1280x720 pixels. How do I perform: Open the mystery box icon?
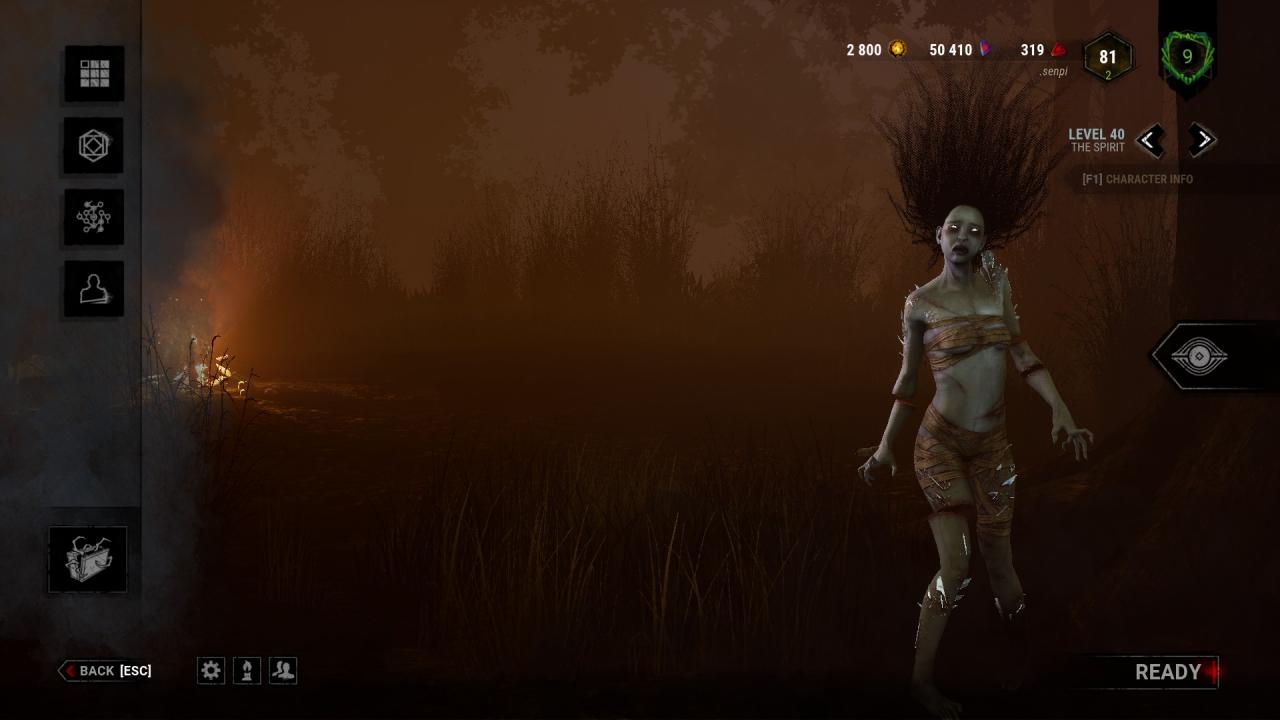(88, 559)
